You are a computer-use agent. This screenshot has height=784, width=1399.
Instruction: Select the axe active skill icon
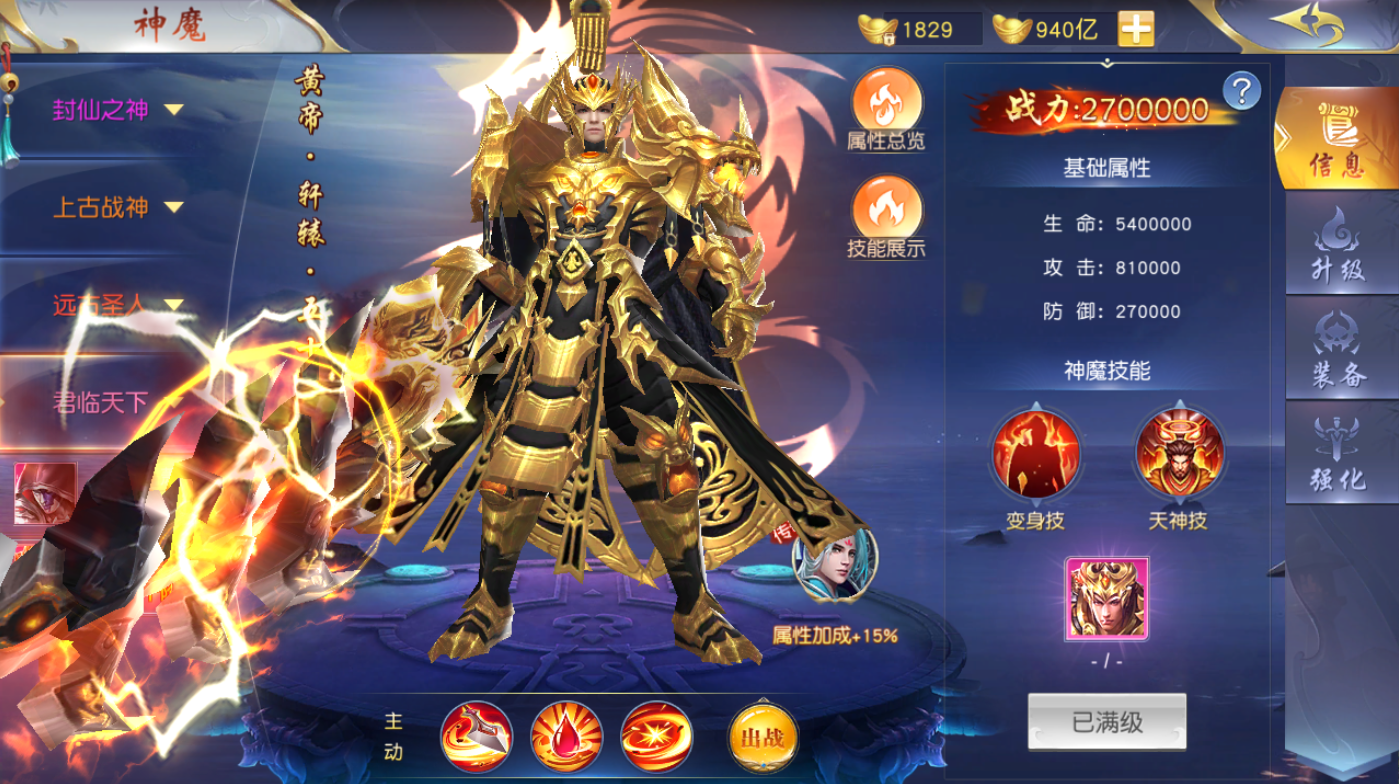click(x=476, y=737)
